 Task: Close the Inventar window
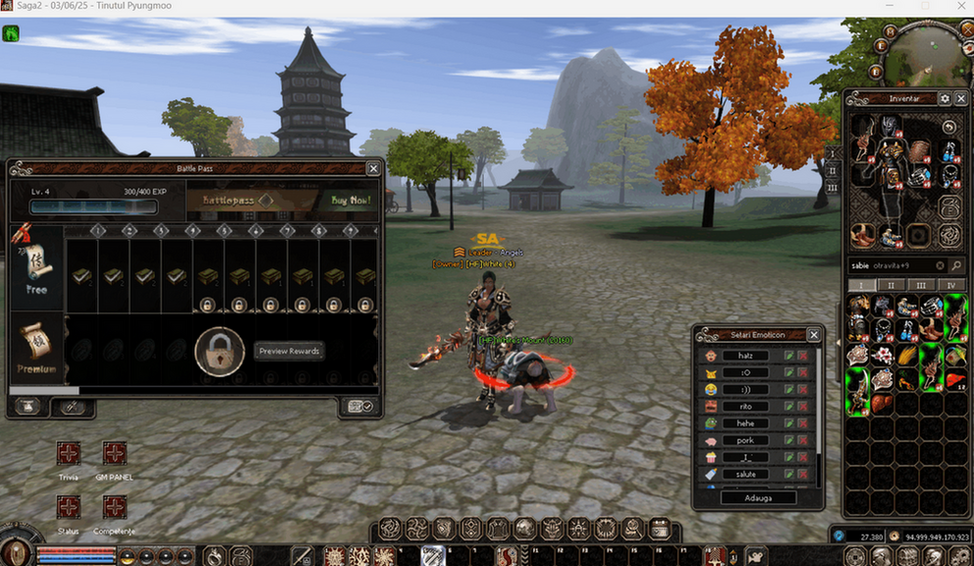(962, 99)
